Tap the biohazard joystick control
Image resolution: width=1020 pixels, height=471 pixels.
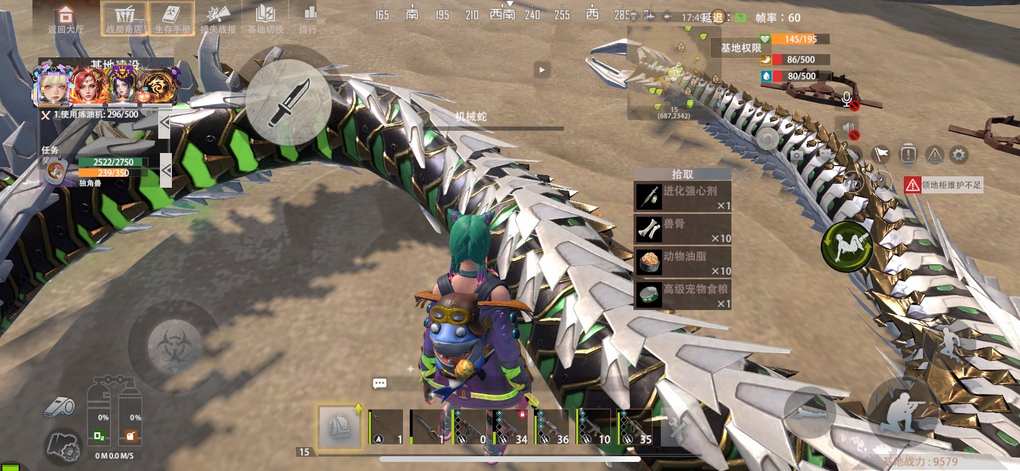pyautogui.click(x=174, y=346)
